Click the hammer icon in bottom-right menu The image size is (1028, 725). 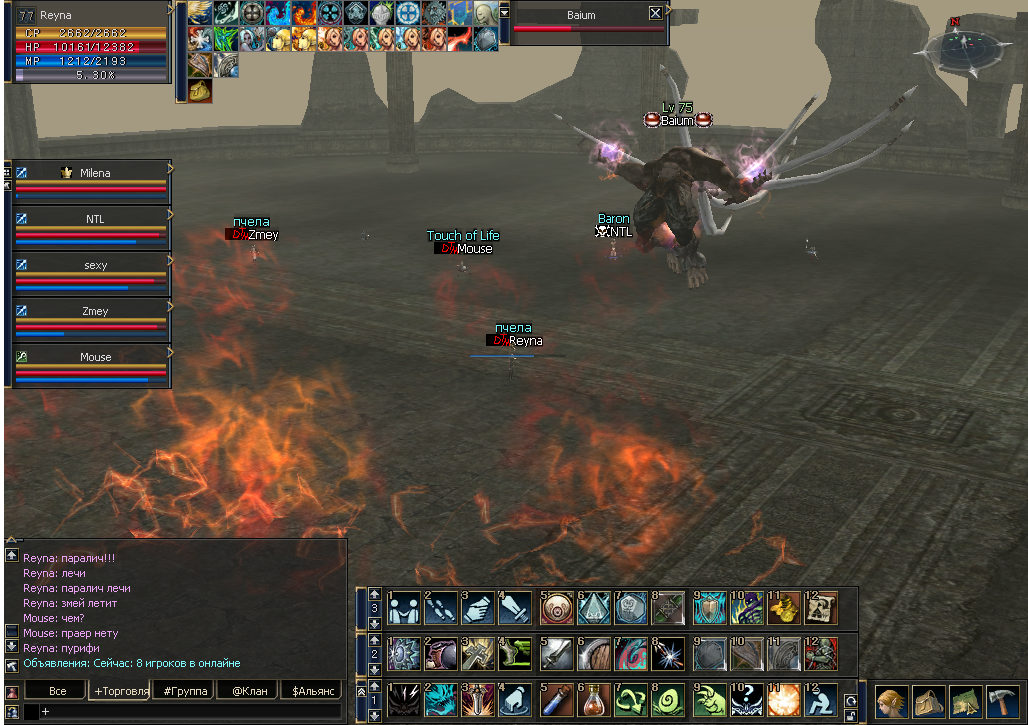click(x=1002, y=700)
